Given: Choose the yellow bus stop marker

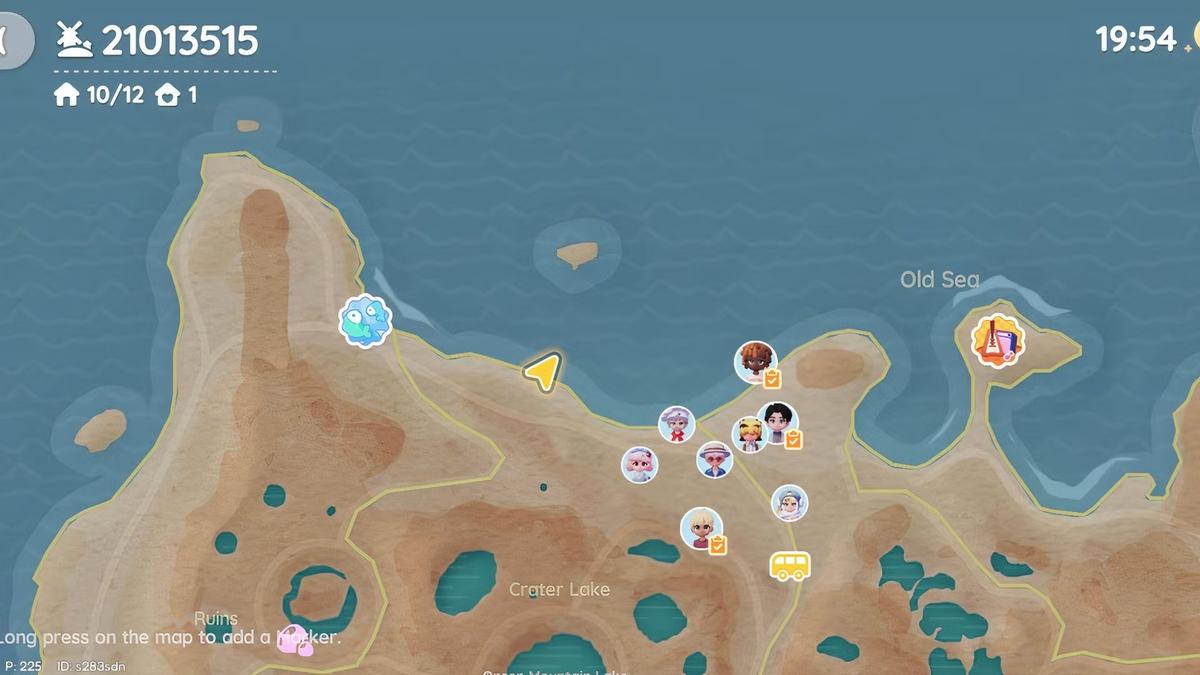Looking at the screenshot, I should pyautogui.click(x=789, y=566).
